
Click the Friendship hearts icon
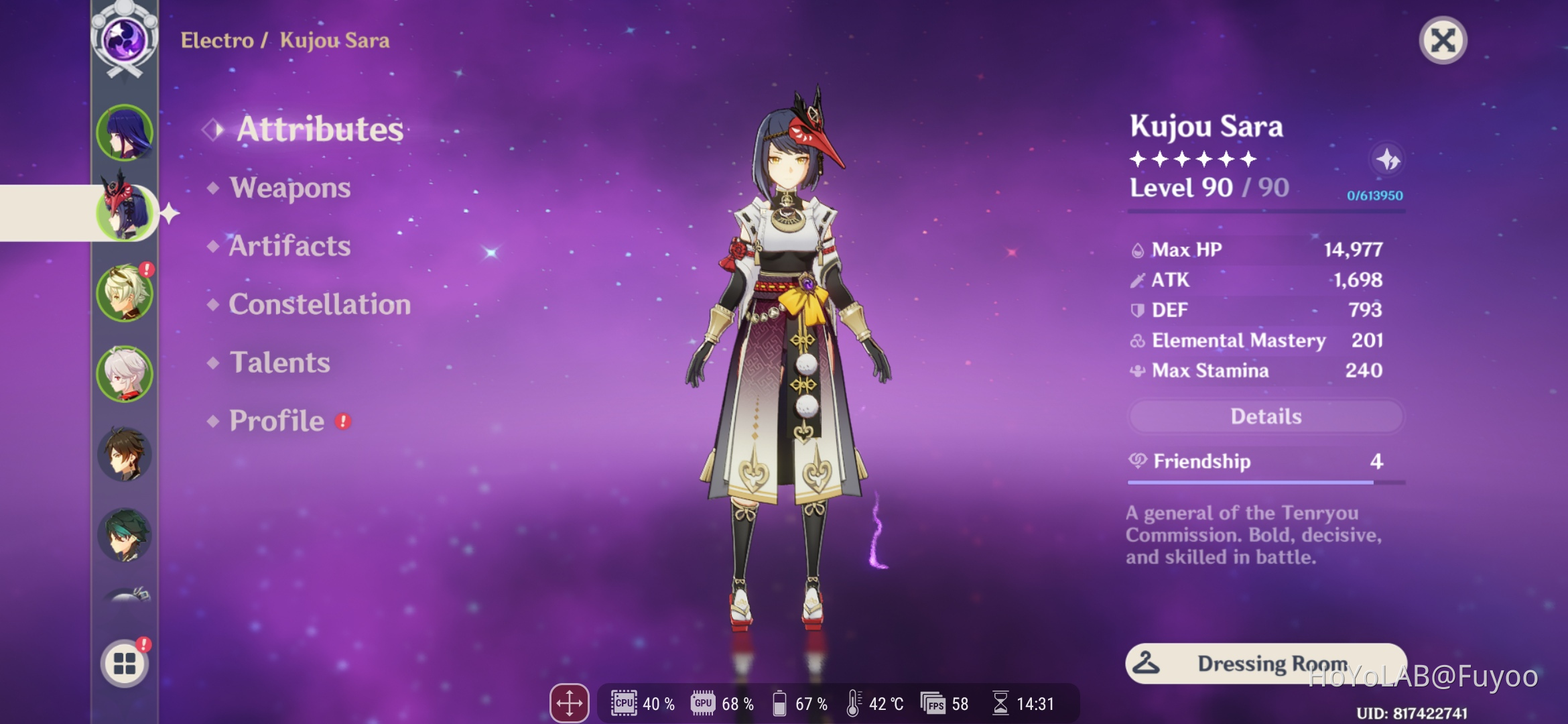(x=1138, y=461)
